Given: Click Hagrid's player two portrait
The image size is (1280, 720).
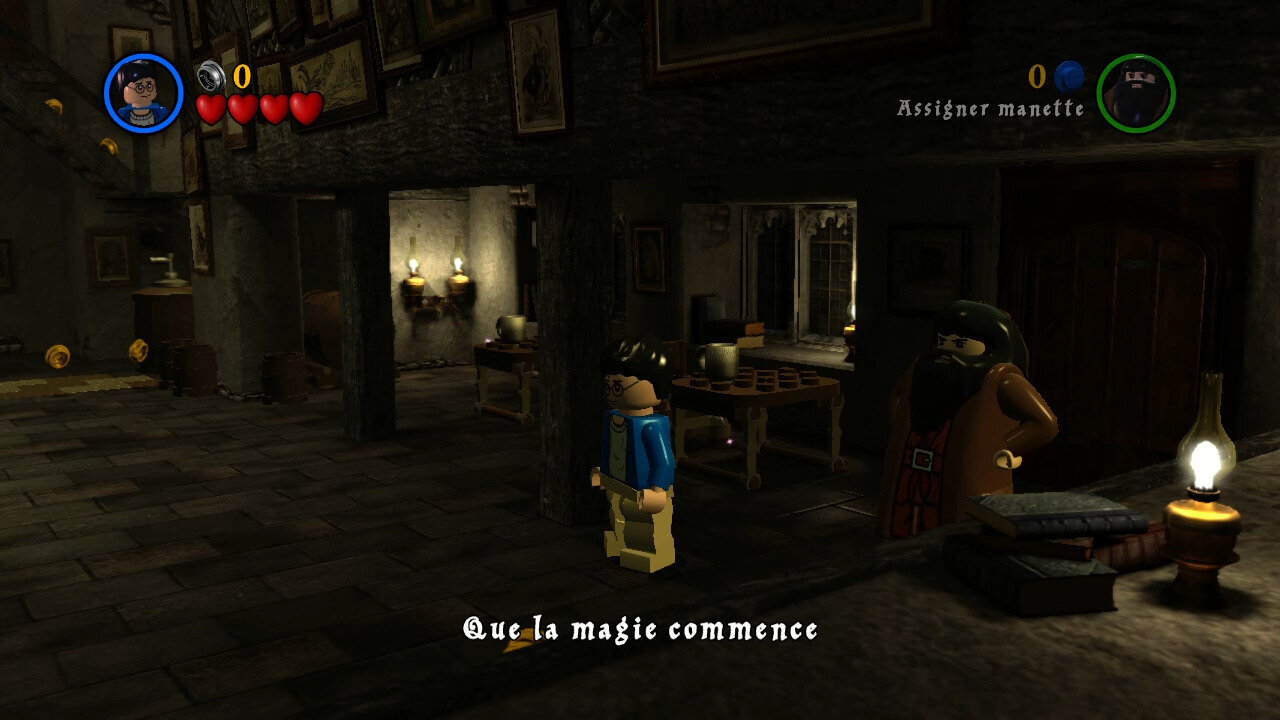Looking at the screenshot, I should (1135, 93).
